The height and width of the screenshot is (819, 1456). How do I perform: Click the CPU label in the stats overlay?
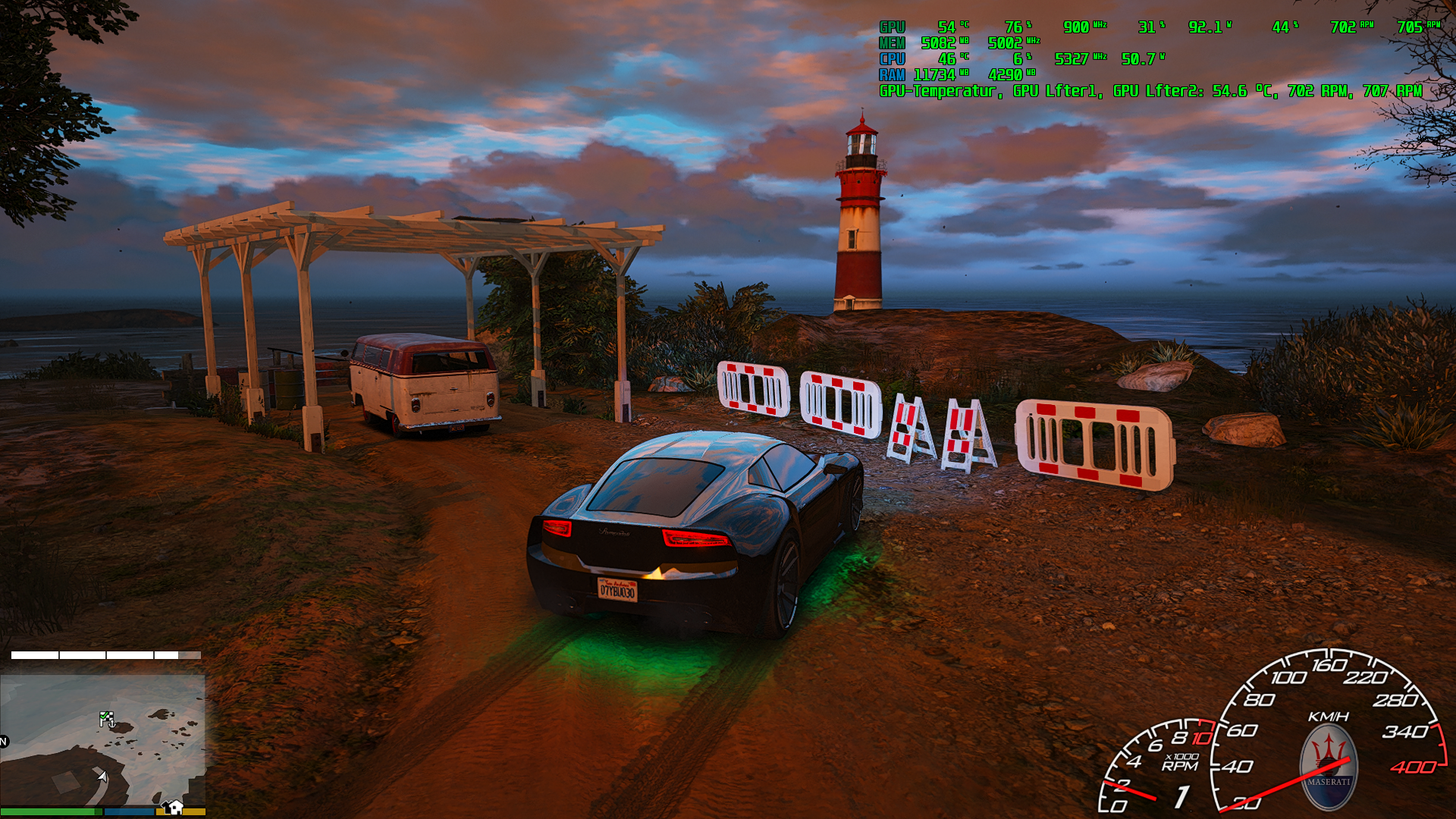click(890, 58)
